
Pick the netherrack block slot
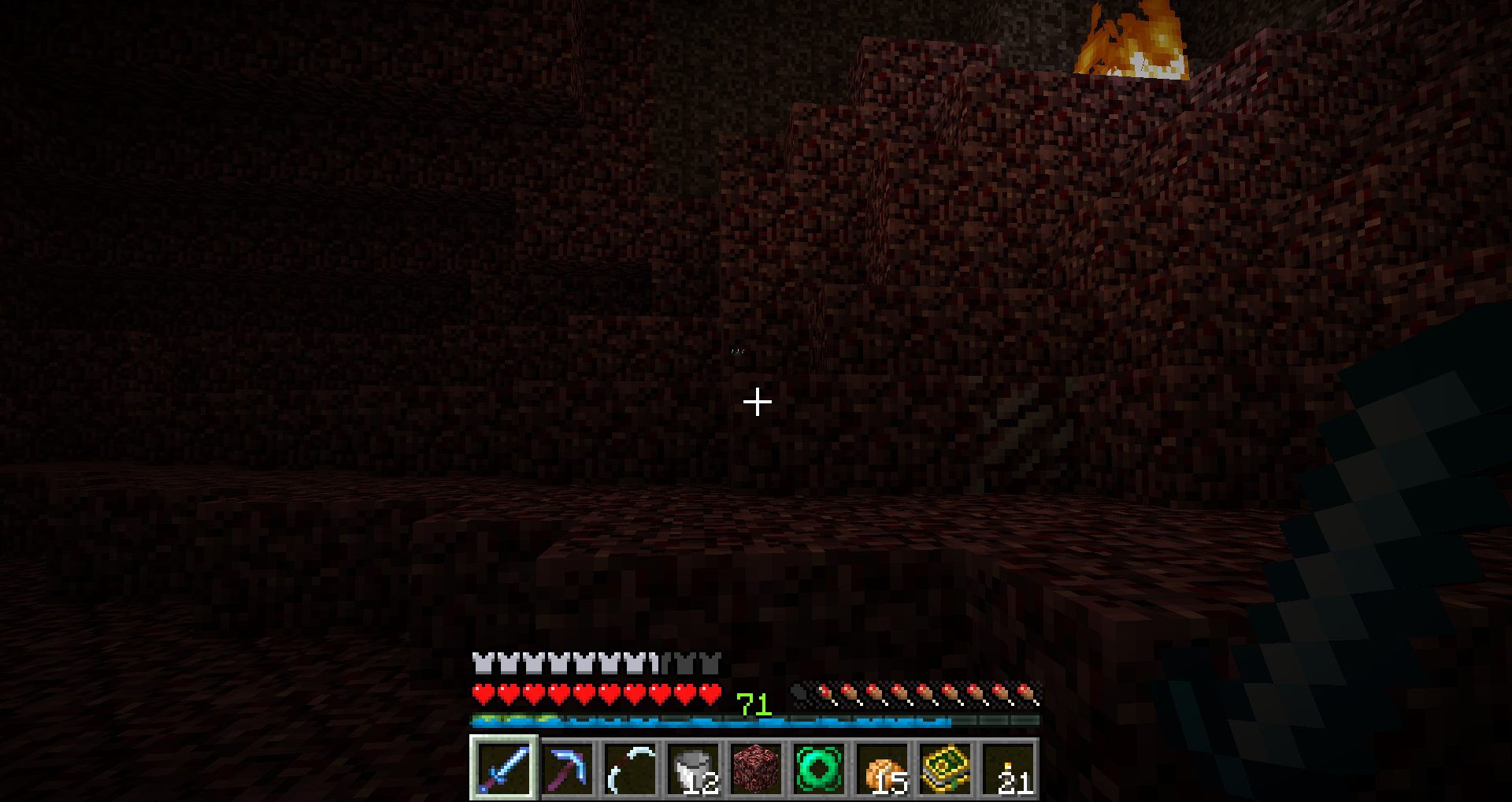coord(756,768)
